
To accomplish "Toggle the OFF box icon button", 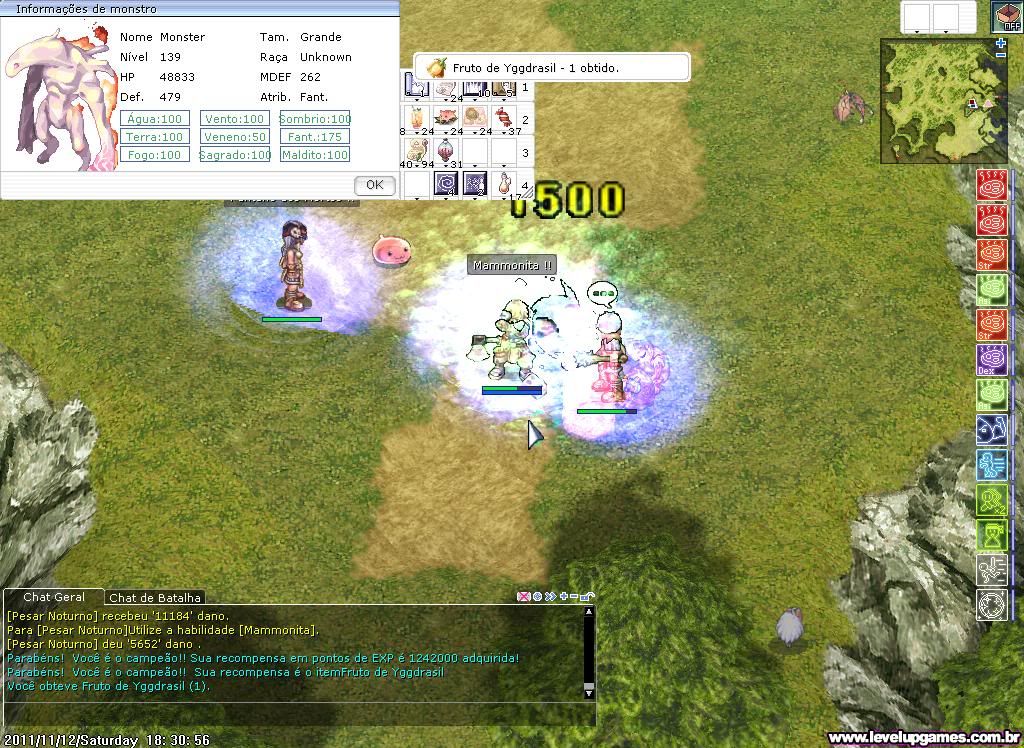I will pyautogui.click(x=1006, y=17).
